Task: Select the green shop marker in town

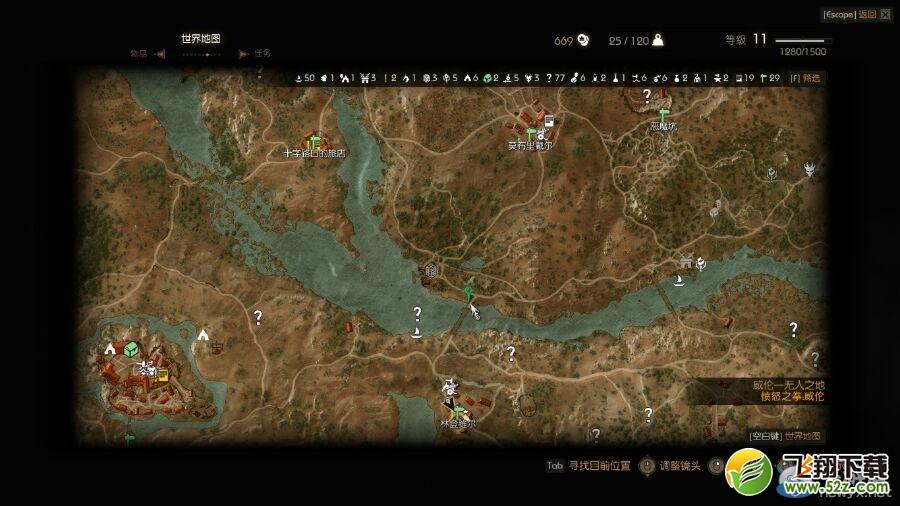Action: (x=130, y=348)
